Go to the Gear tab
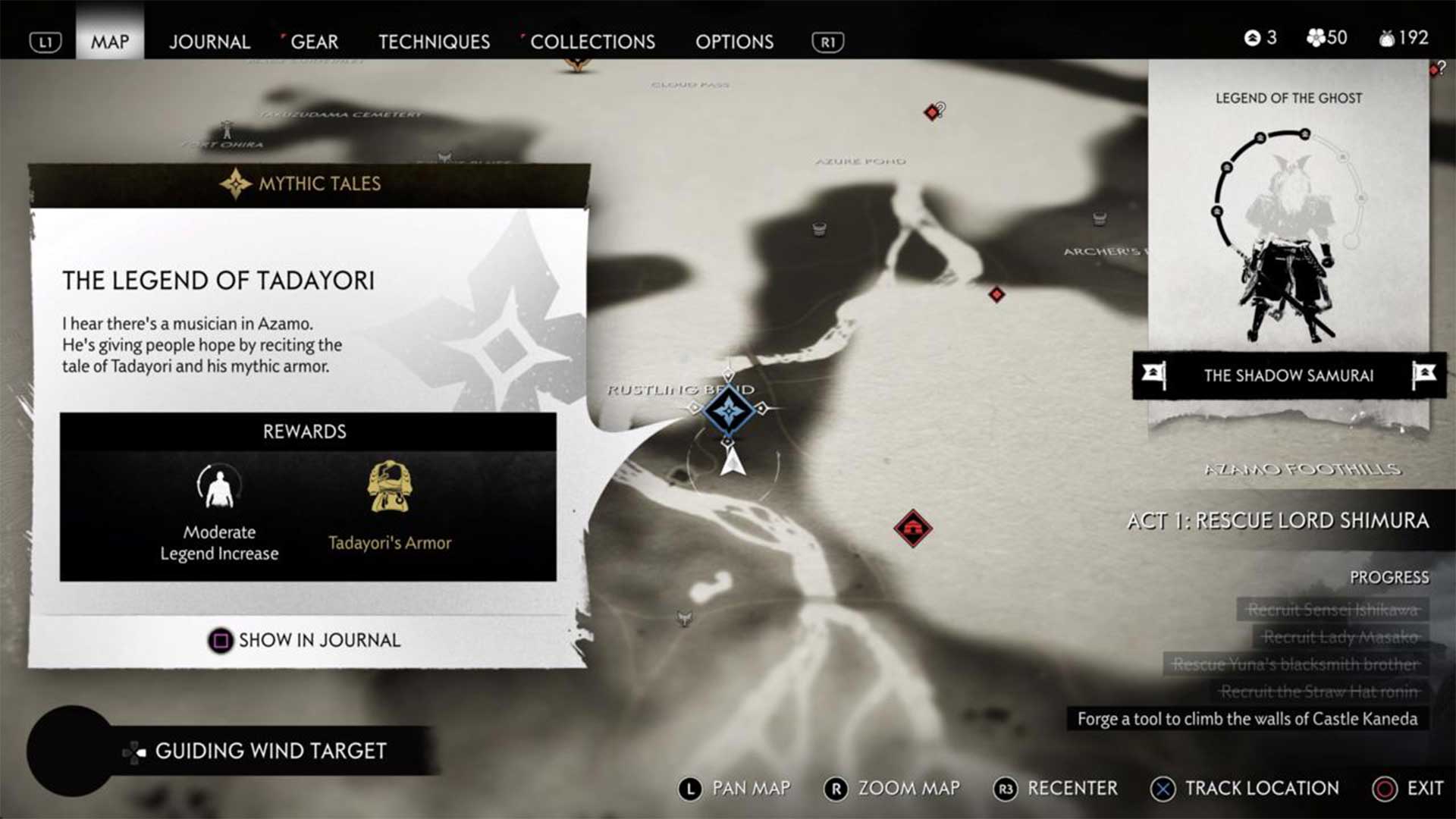Viewport: 1456px width, 819px height. coord(314,42)
